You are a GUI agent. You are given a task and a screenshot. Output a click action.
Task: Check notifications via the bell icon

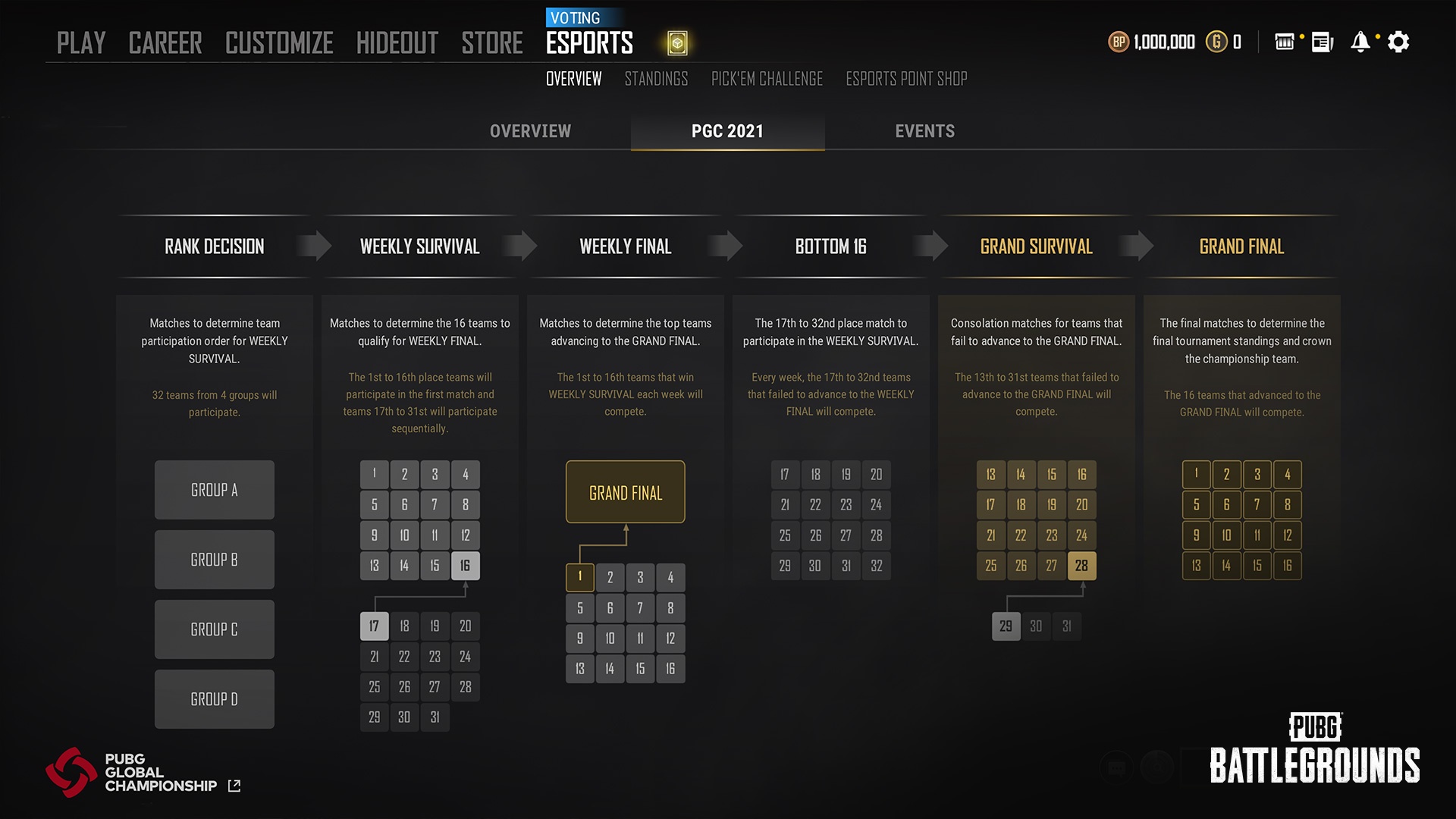pyautogui.click(x=1360, y=42)
